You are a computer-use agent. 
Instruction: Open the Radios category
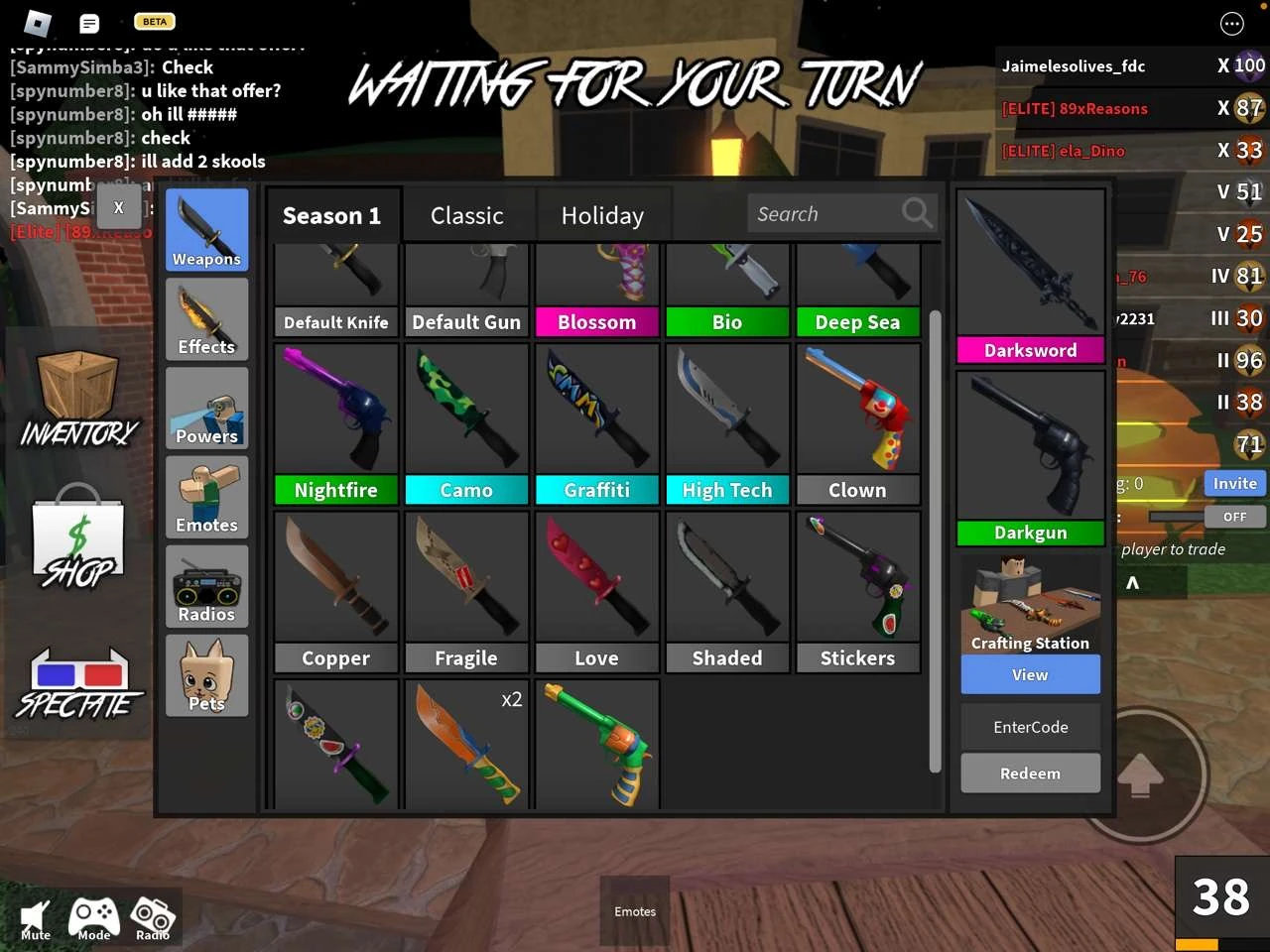[x=205, y=585]
